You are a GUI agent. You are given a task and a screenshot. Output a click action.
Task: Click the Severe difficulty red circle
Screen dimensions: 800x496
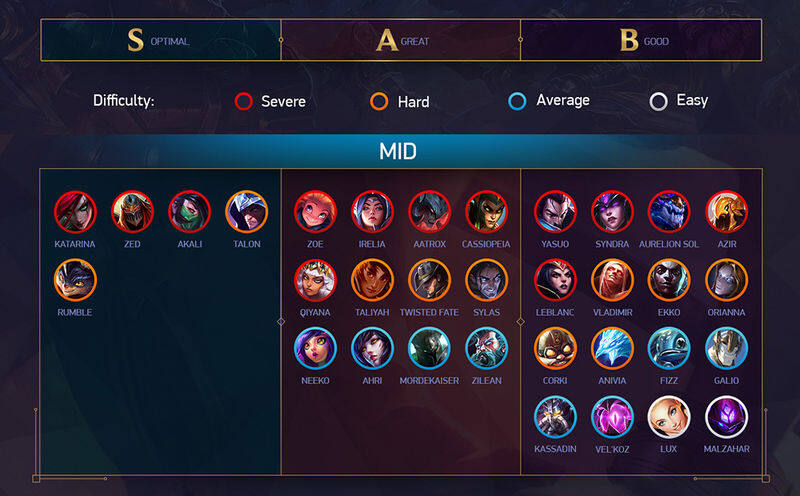point(244,101)
